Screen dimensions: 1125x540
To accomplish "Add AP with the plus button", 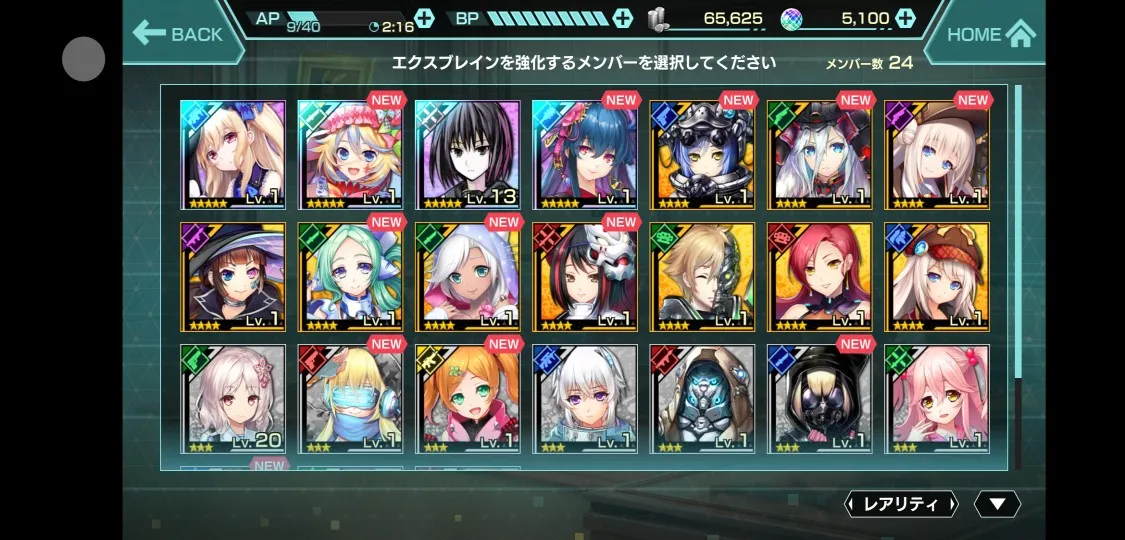I will (424, 18).
